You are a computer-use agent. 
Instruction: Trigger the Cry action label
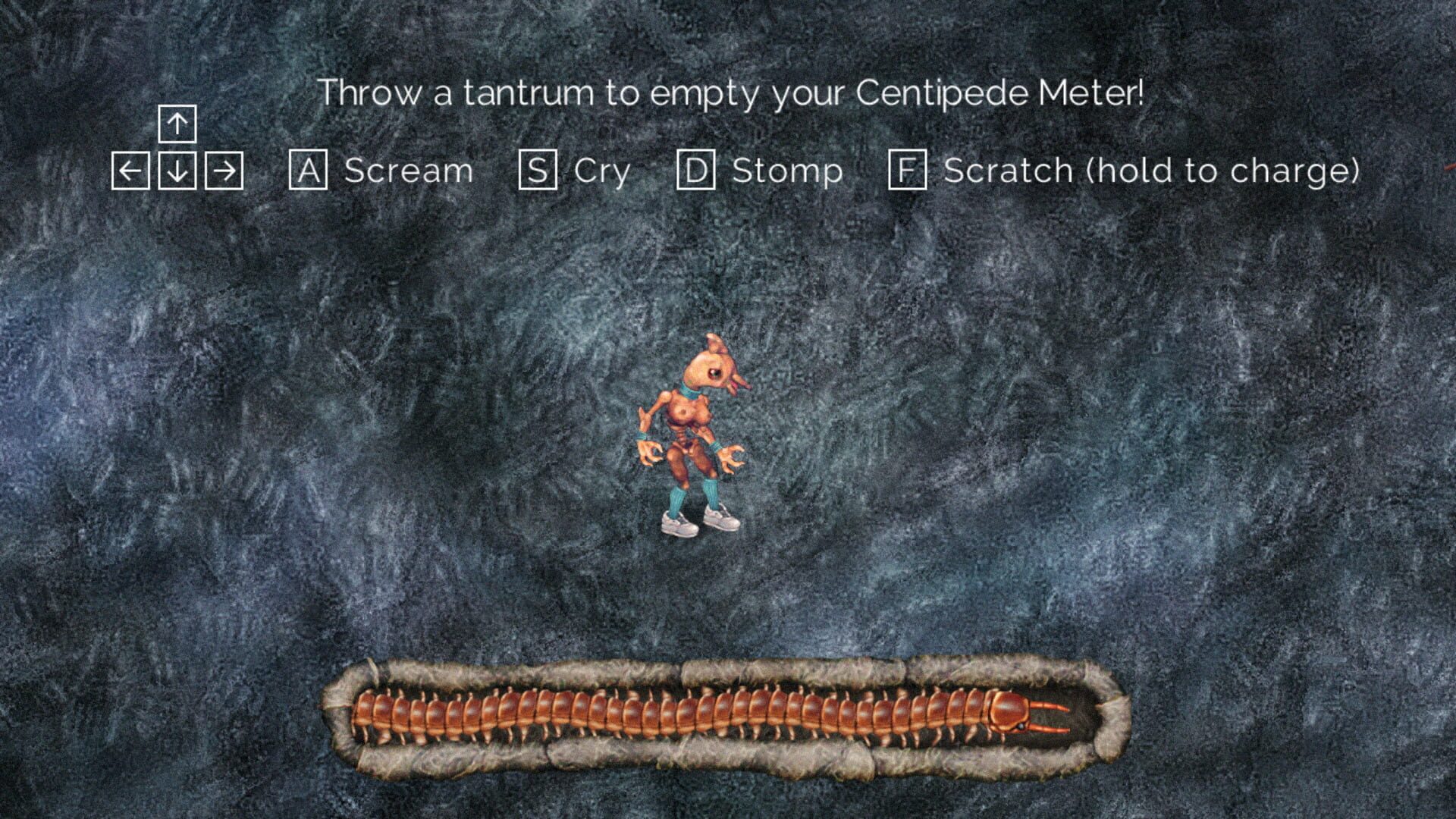(603, 170)
